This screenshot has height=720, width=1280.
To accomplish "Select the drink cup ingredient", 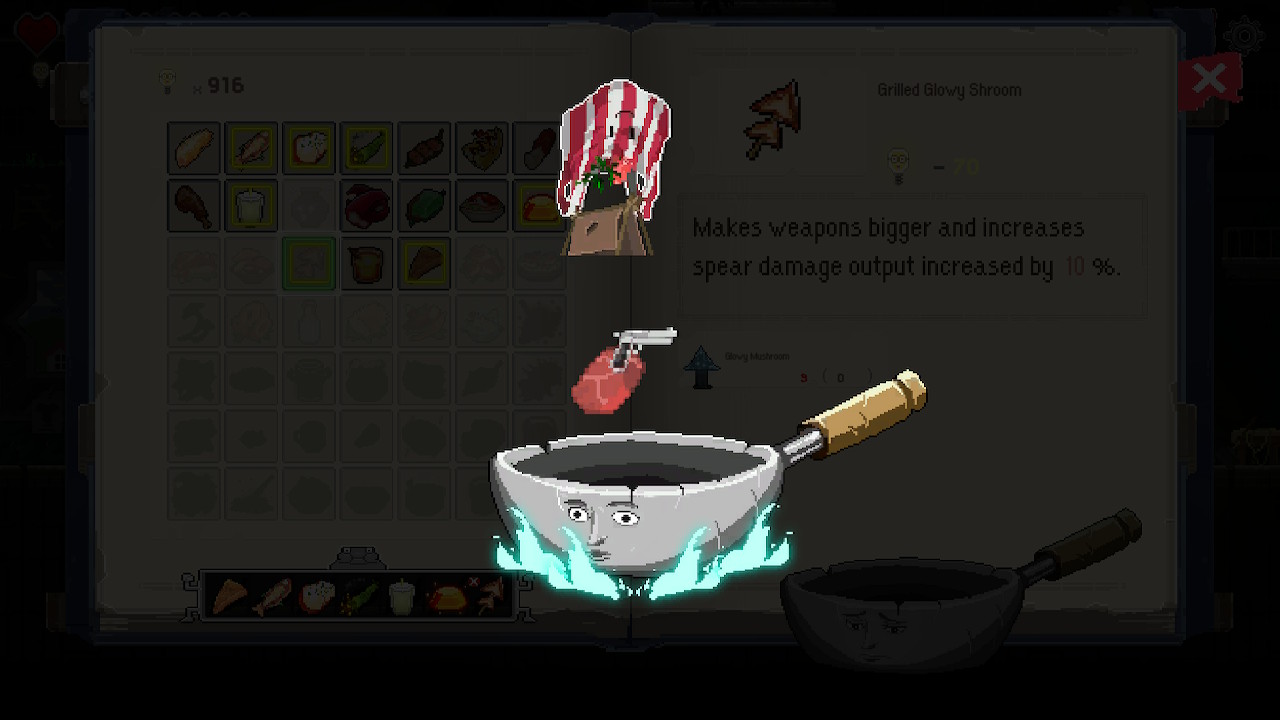I will click(251, 206).
